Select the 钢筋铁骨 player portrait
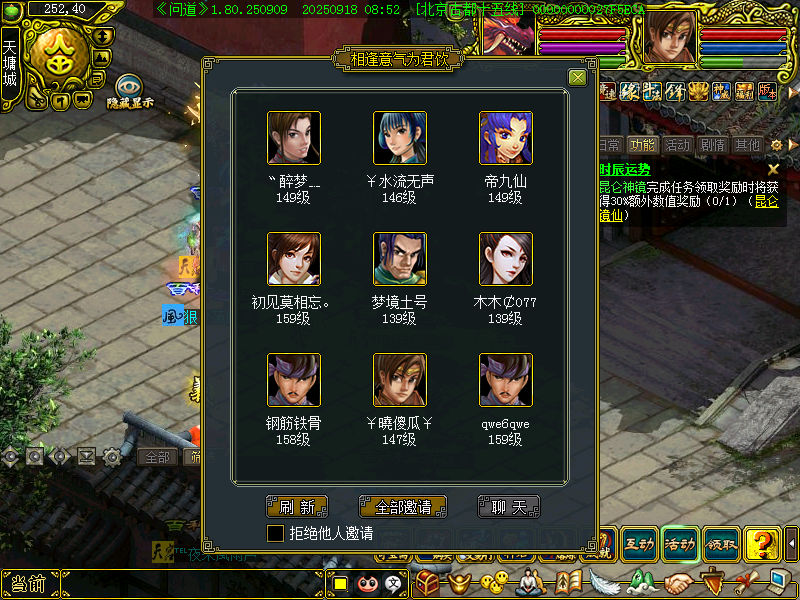The width and height of the screenshot is (800, 600). [x=294, y=379]
